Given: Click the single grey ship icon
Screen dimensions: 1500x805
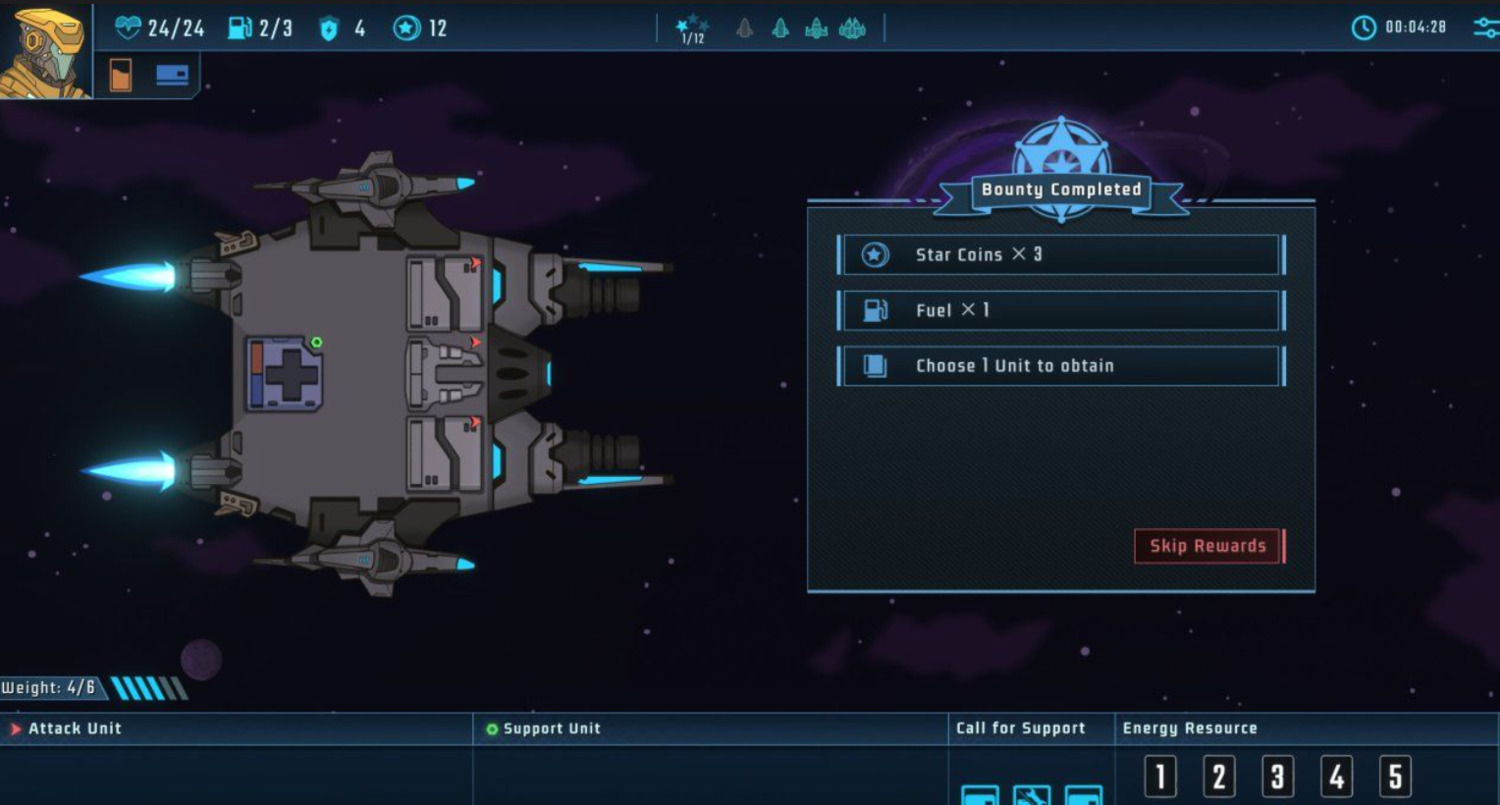Looking at the screenshot, I should pos(744,28).
